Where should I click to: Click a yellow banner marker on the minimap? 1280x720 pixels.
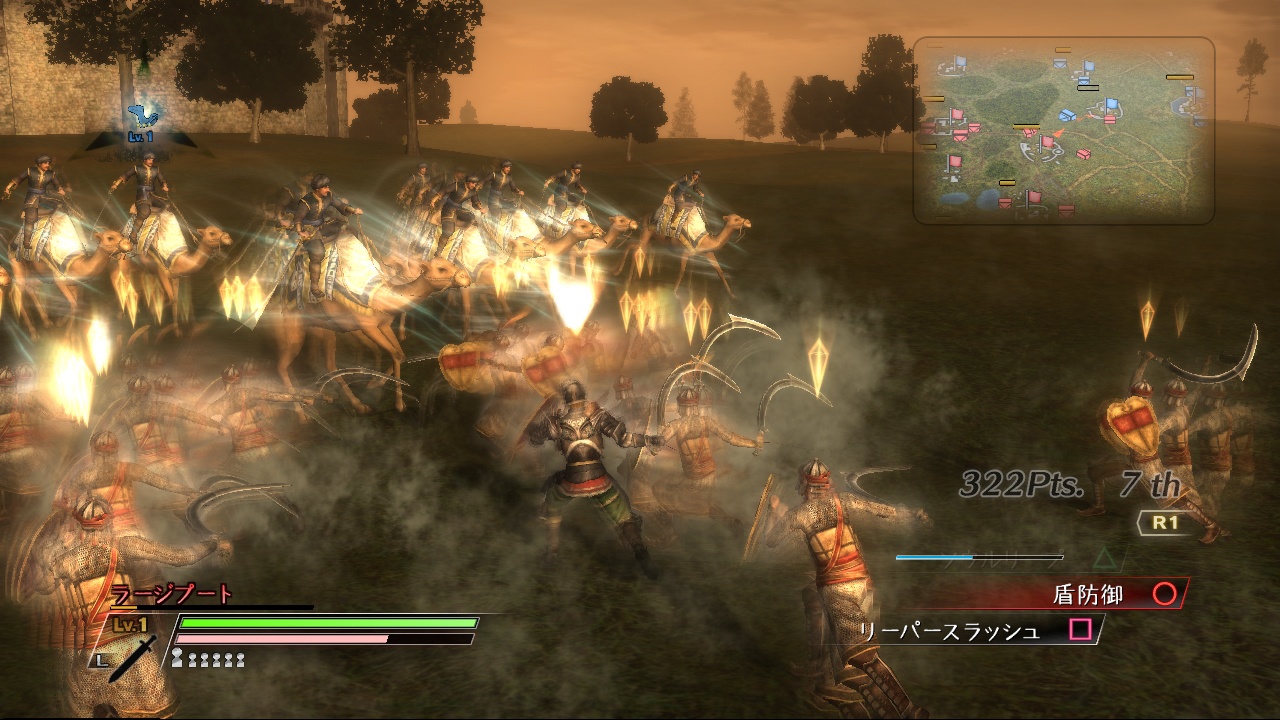tap(1025, 127)
